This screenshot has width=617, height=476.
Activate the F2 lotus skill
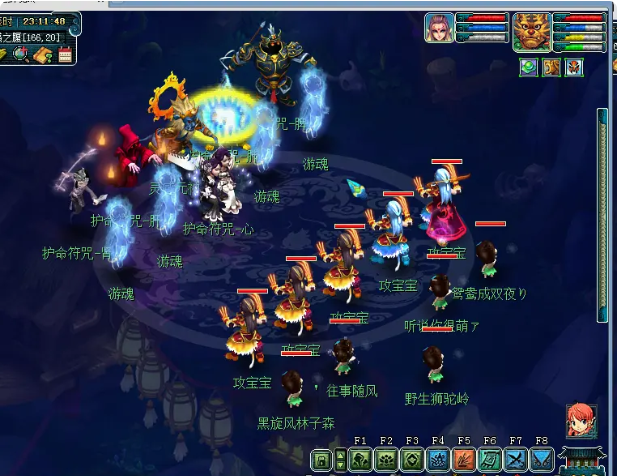pyautogui.click(x=386, y=460)
